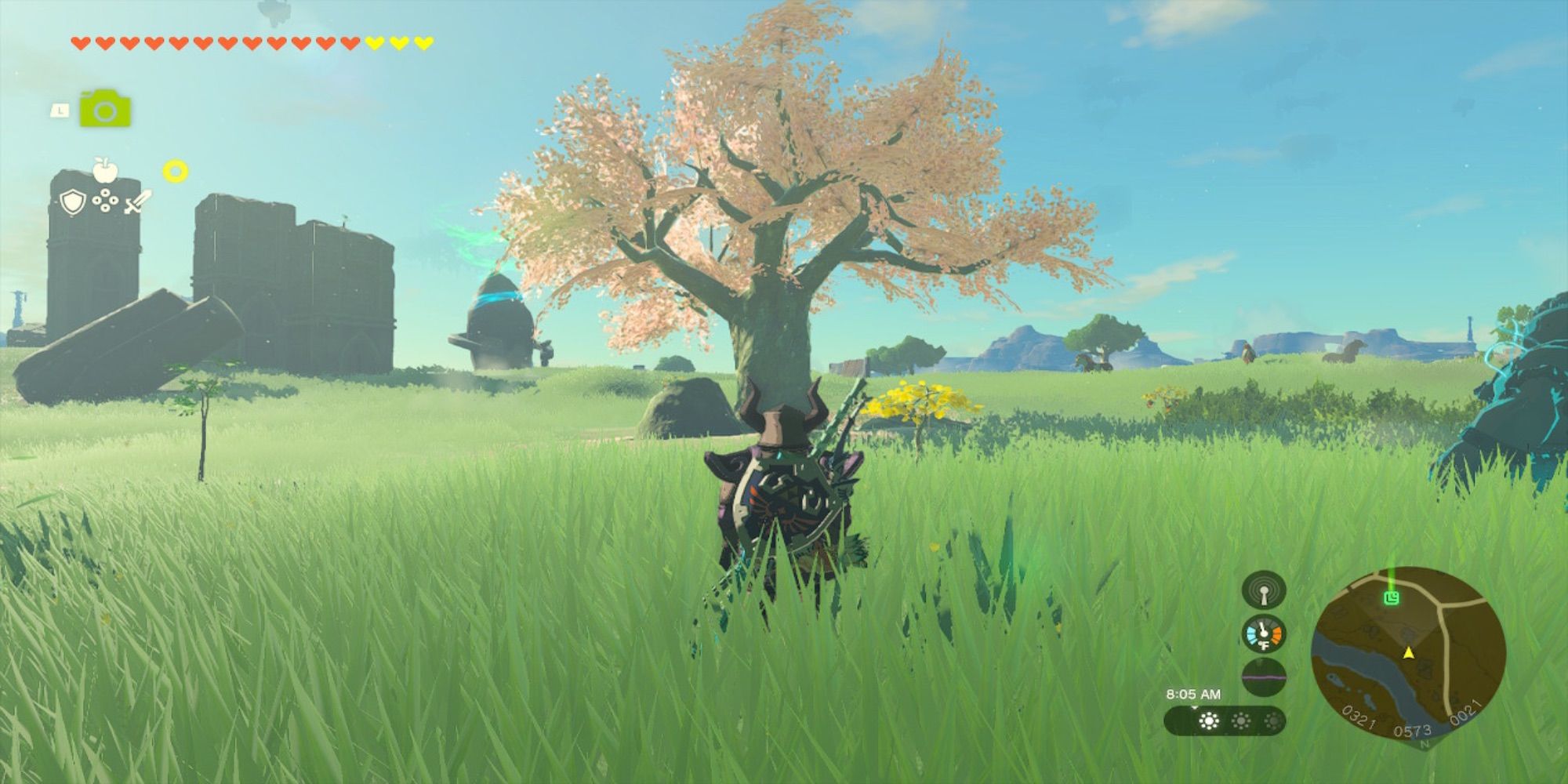Expand the weather forecast bar caret
Image resolution: width=1568 pixels, height=784 pixels.
(1194, 707)
